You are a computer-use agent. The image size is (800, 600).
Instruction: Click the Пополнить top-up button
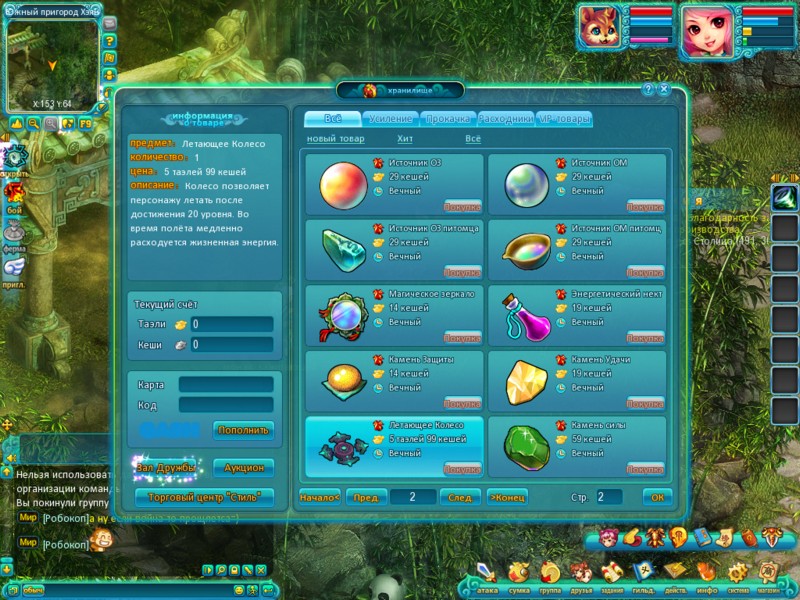click(x=243, y=431)
